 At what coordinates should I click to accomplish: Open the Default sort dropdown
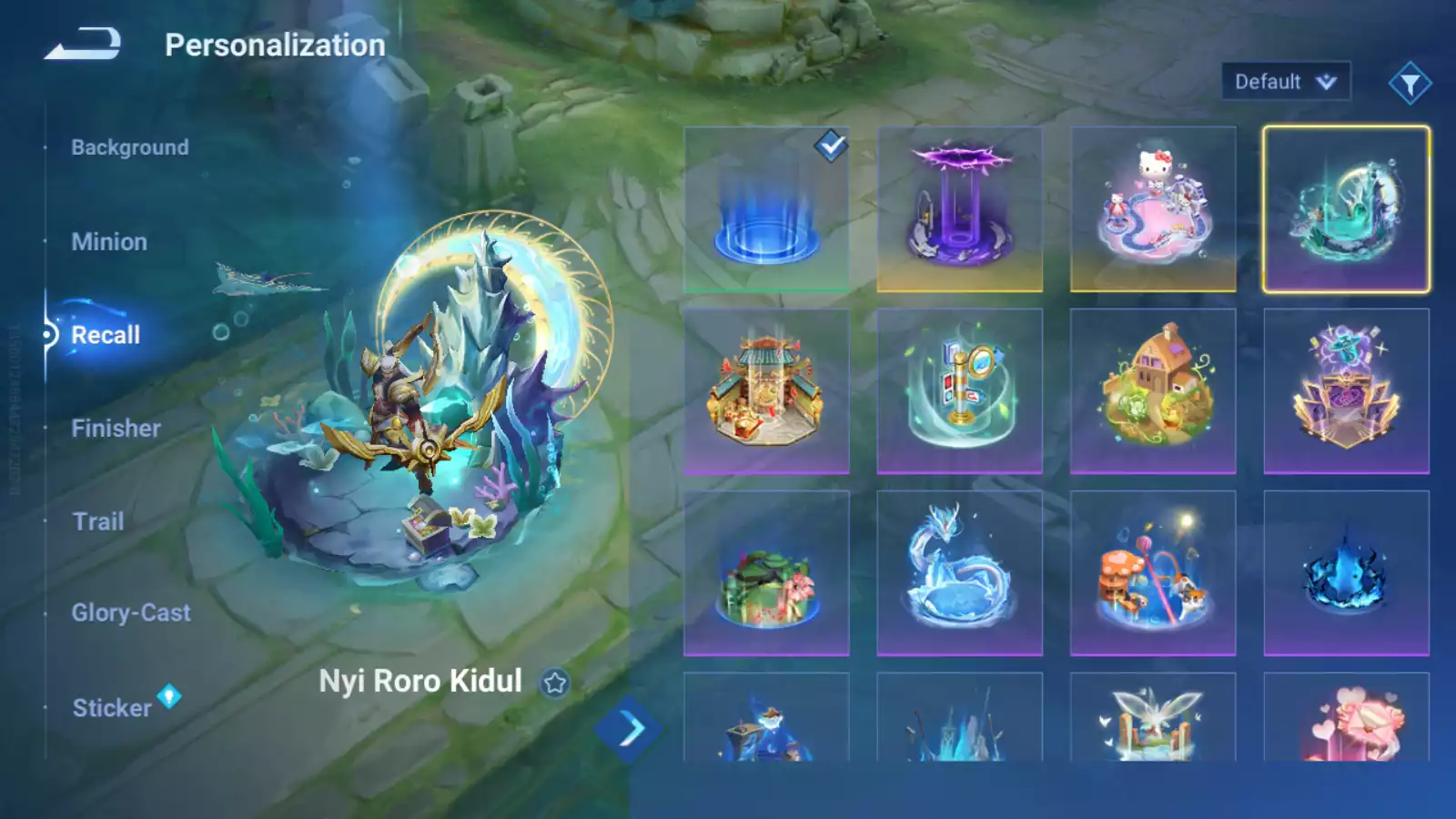[x=1285, y=82]
